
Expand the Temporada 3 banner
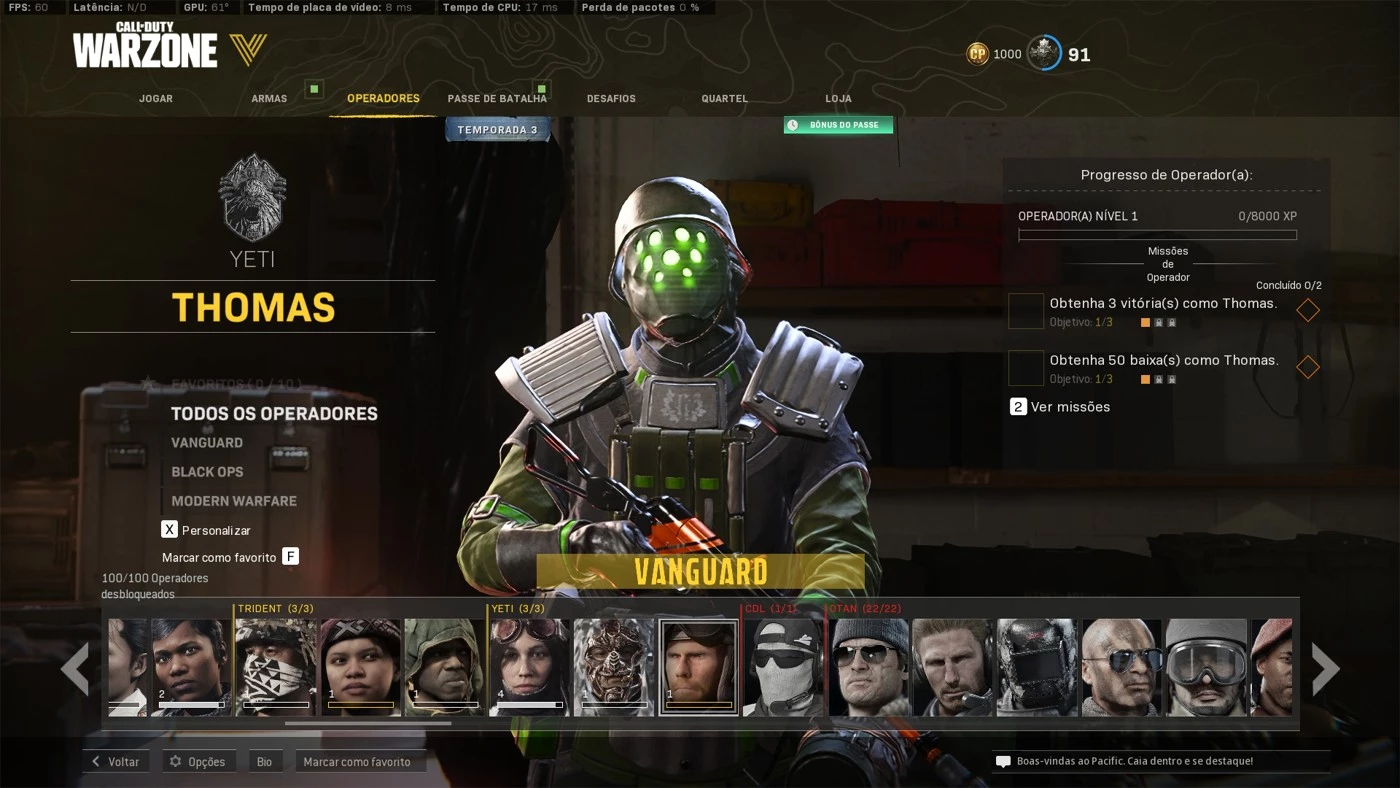[497, 129]
